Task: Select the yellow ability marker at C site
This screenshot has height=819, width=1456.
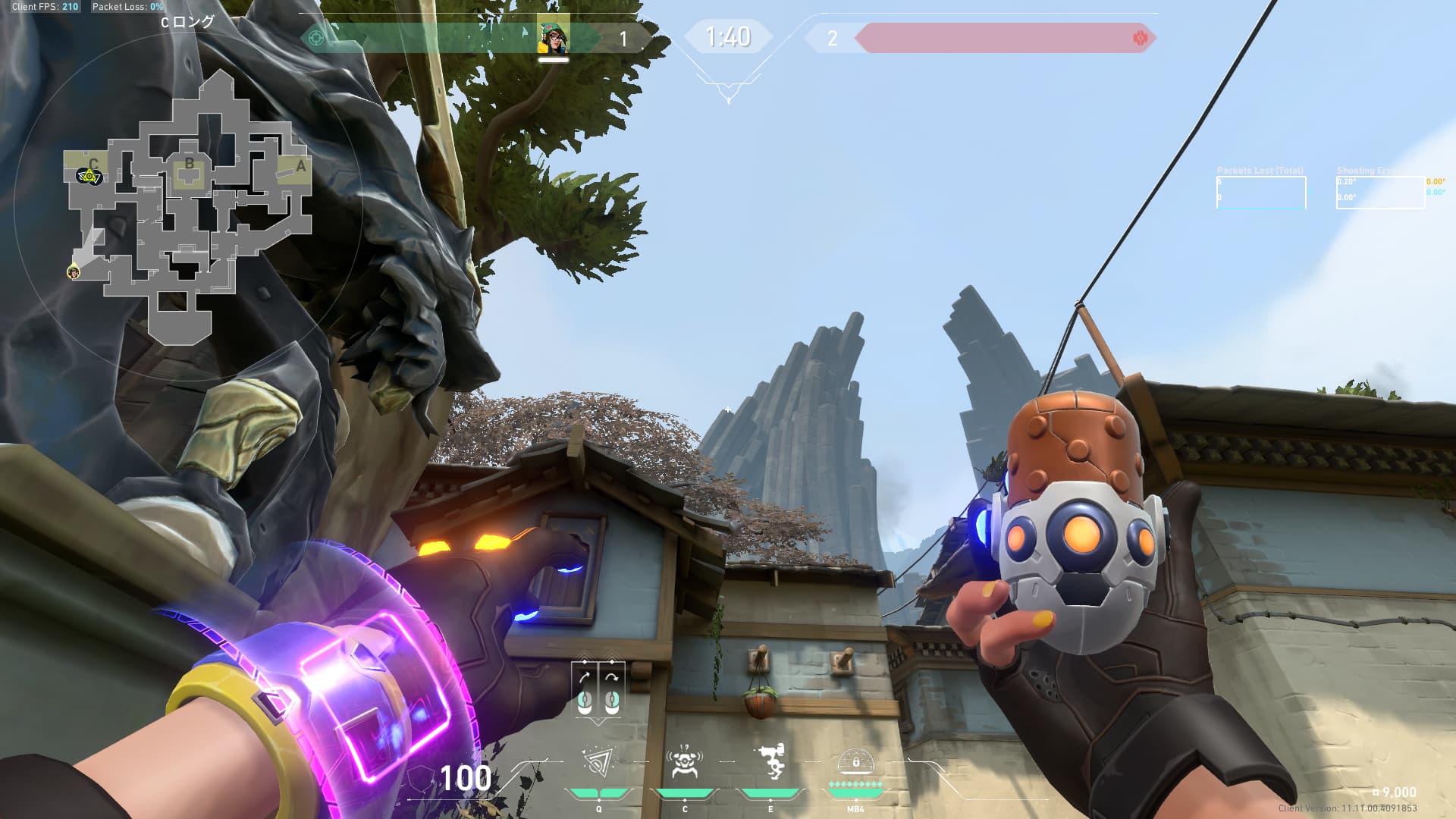Action: (x=89, y=177)
